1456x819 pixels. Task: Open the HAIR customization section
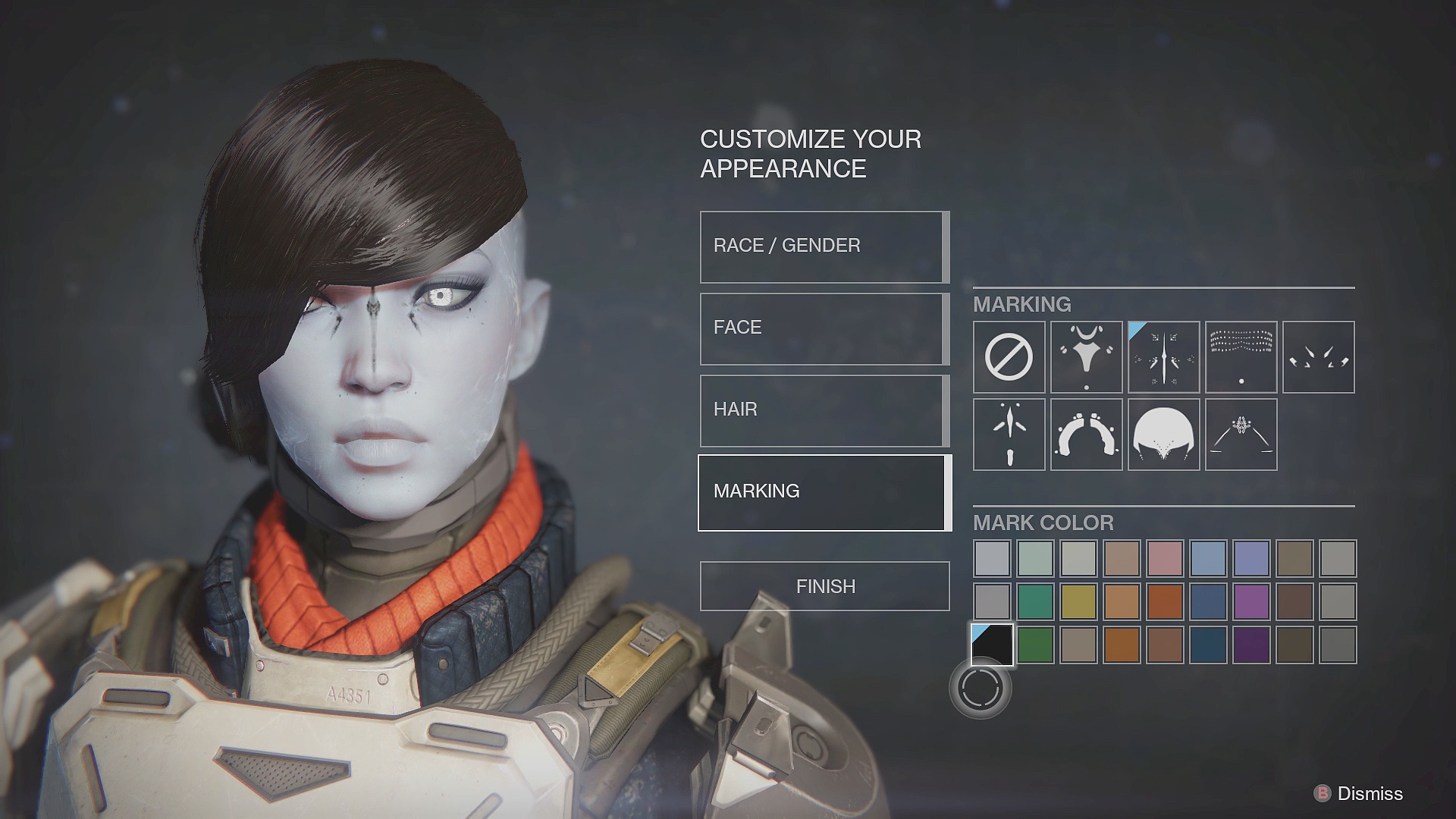click(x=823, y=409)
